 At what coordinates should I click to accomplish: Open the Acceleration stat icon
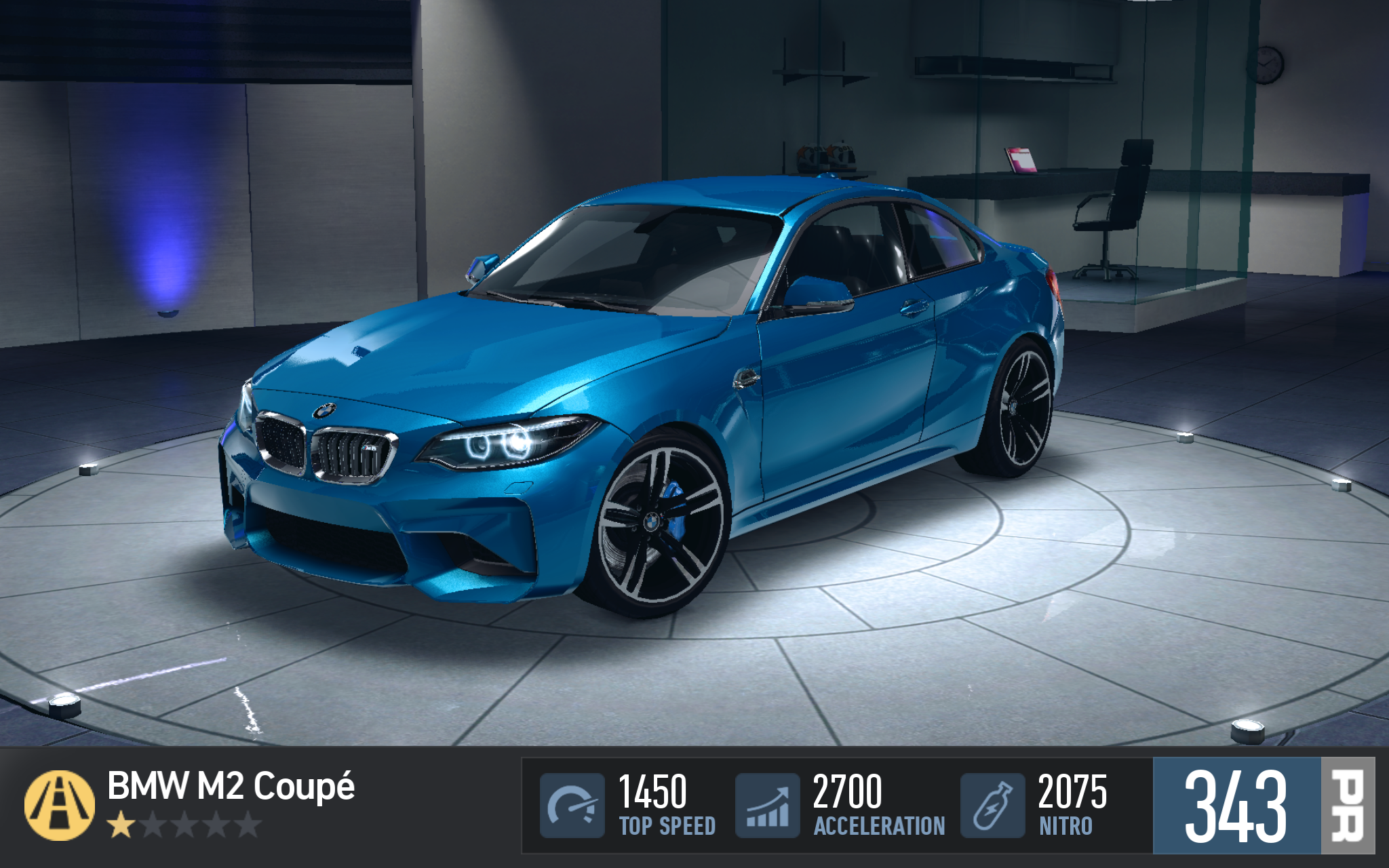click(767, 805)
